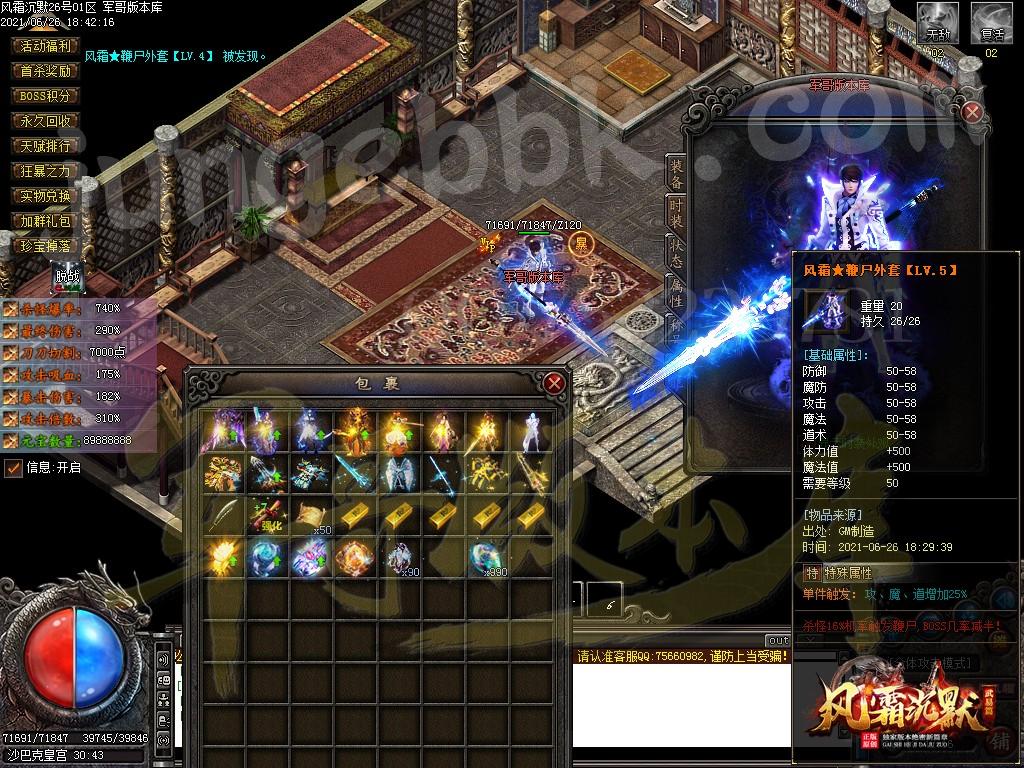Toggle the 信息 info display checkbox

pos(13,467)
